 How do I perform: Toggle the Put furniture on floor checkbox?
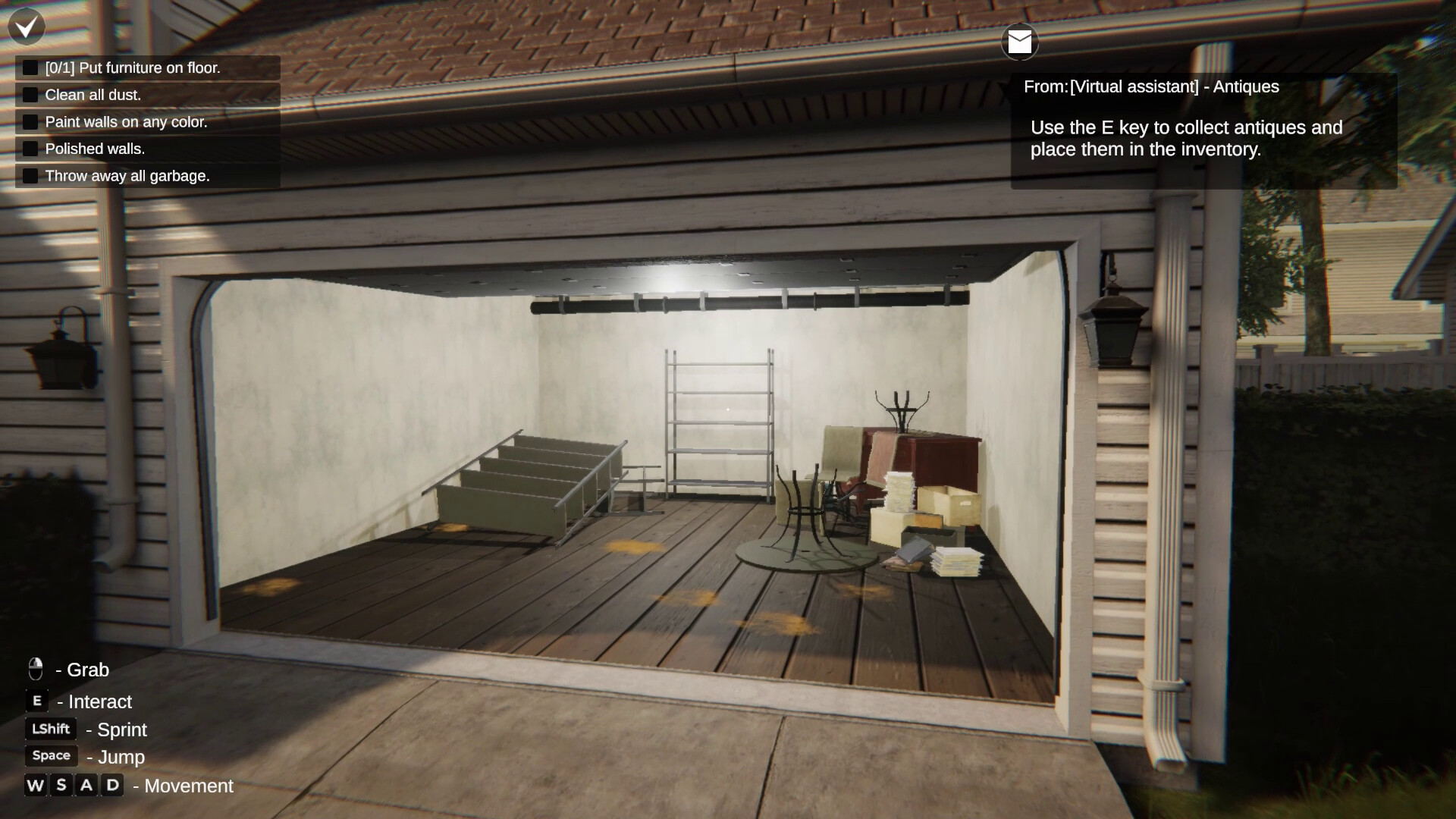coord(30,66)
